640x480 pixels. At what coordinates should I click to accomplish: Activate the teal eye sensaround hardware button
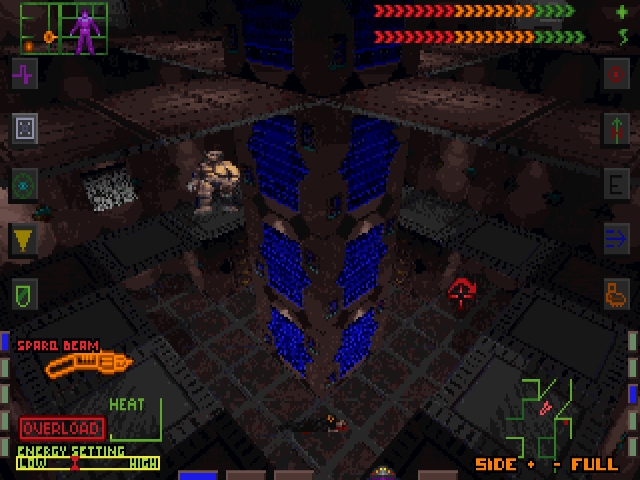tap(24, 184)
